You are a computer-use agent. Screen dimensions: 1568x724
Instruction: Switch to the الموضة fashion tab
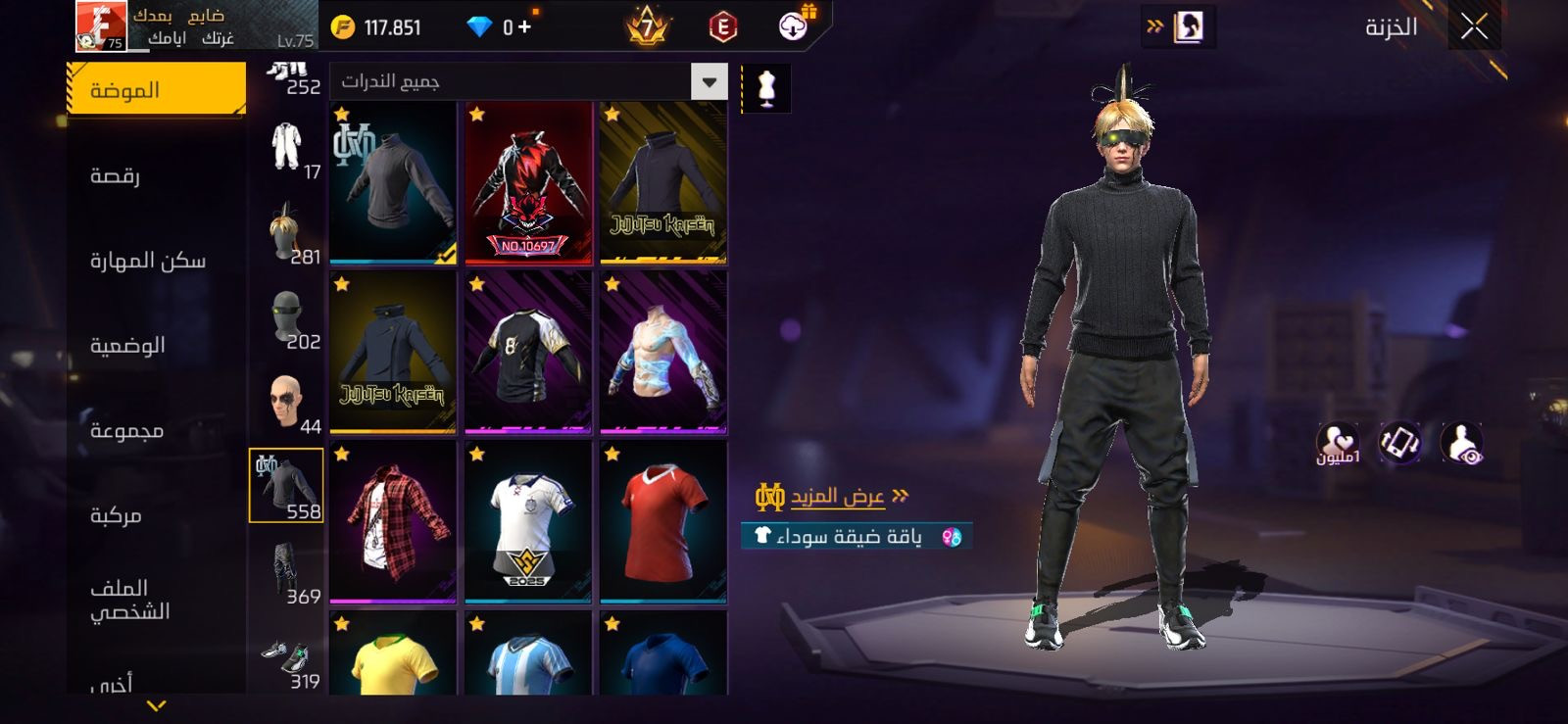[157, 90]
